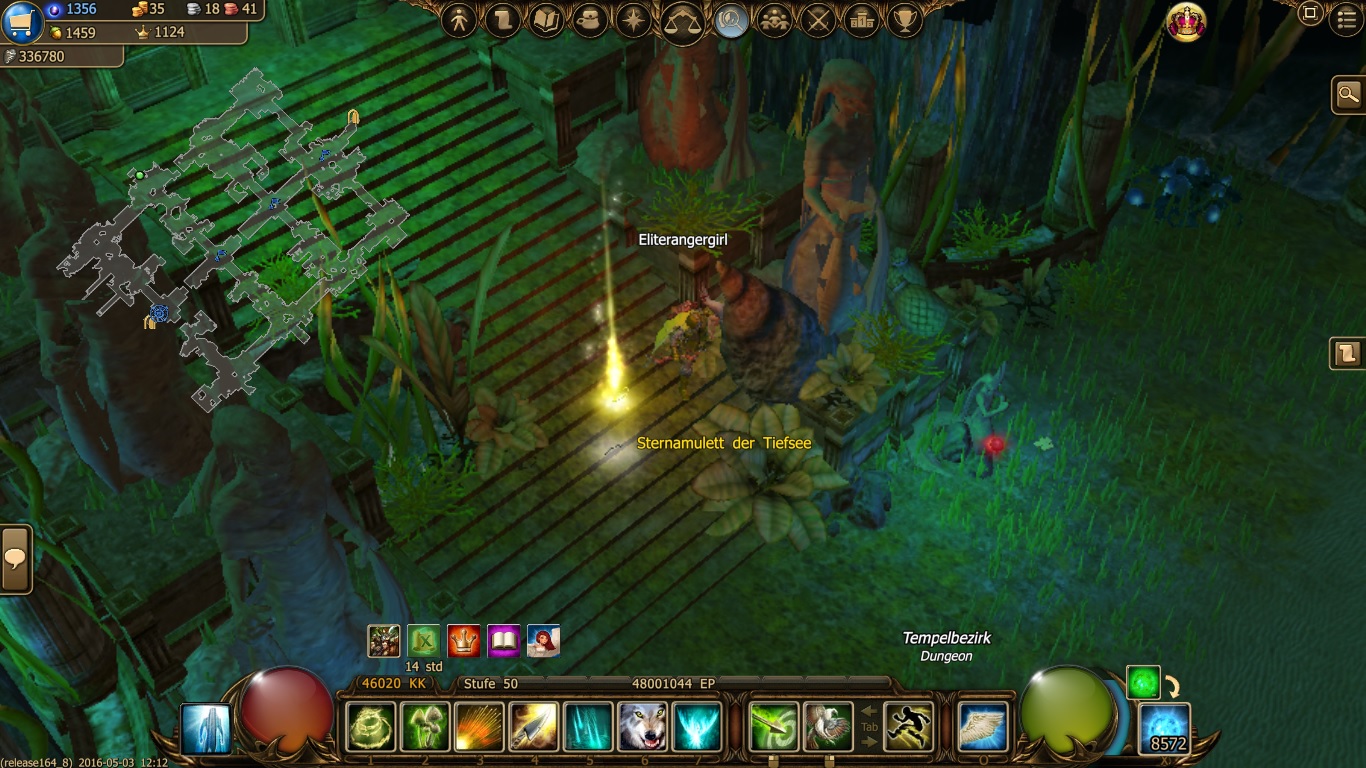1366x768 pixels.
Task: Activate the arrowhead shot skill
Action: (534, 727)
